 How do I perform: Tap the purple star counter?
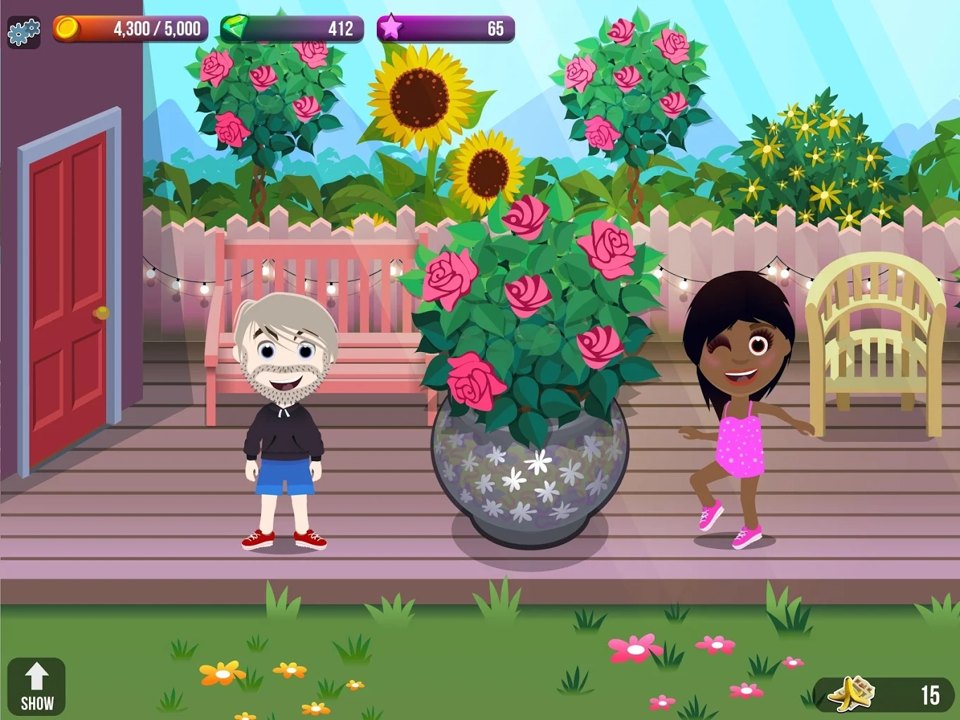446,29
